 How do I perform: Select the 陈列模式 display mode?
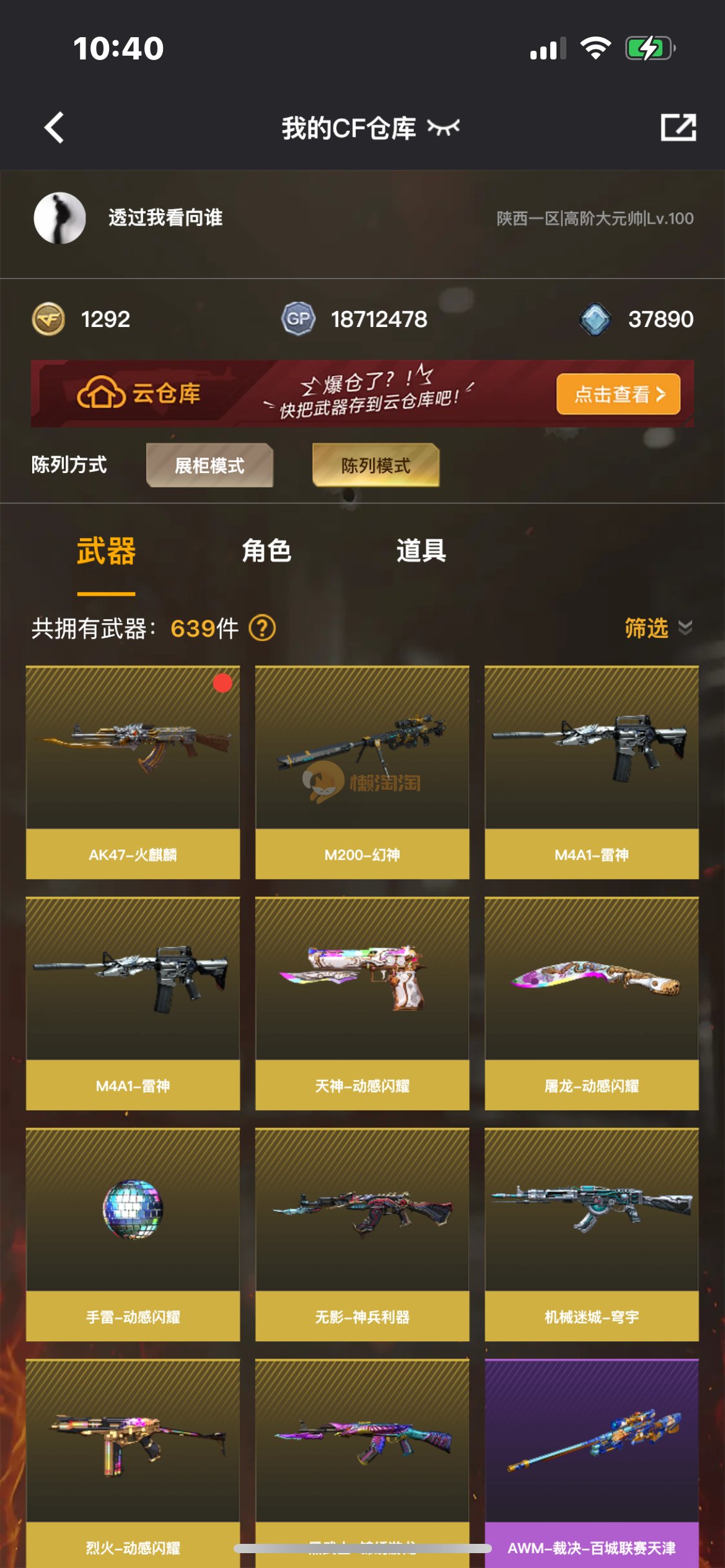[x=376, y=465]
